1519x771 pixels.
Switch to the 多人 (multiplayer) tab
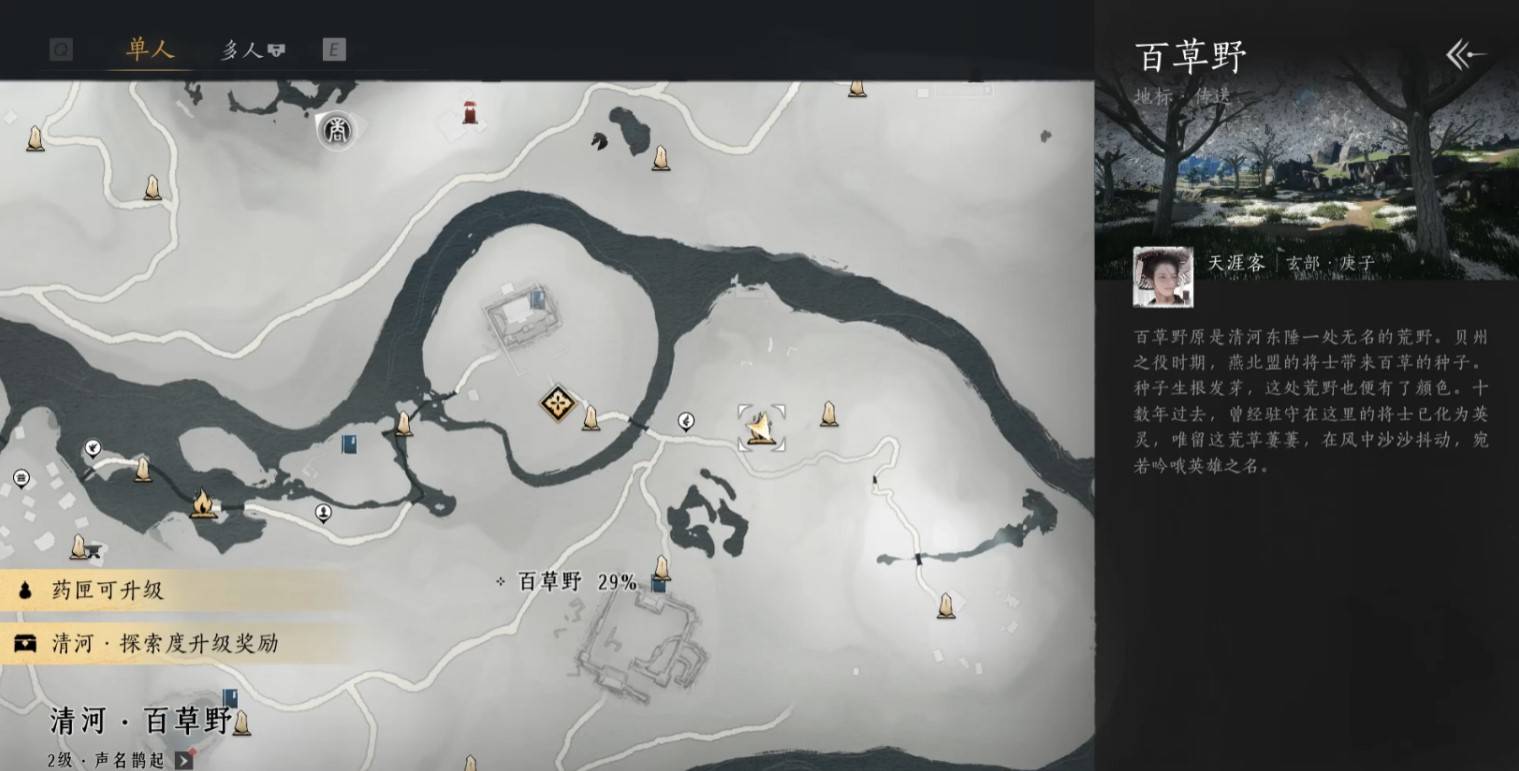[252, 50]
